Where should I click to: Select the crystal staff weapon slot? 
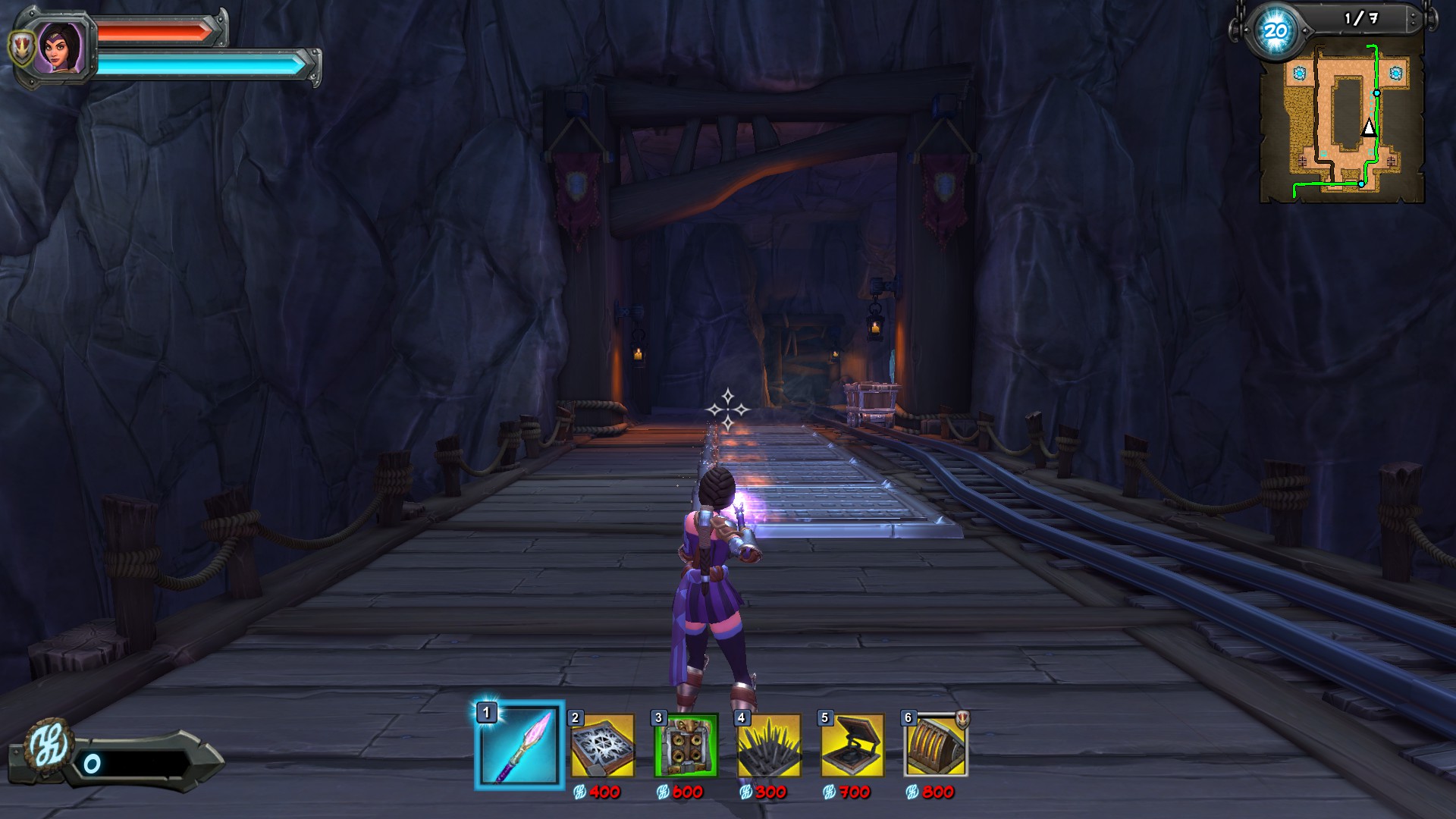pos(520,745)
